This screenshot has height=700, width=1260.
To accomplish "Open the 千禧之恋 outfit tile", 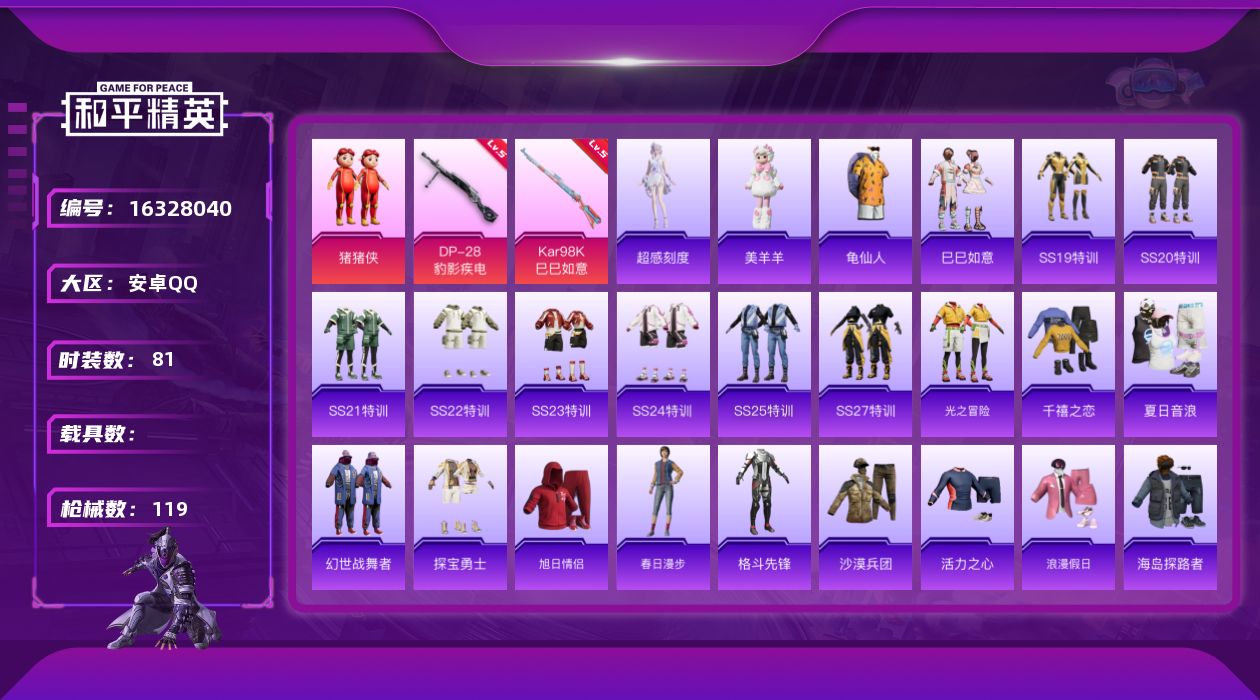I will (1068, 364).
